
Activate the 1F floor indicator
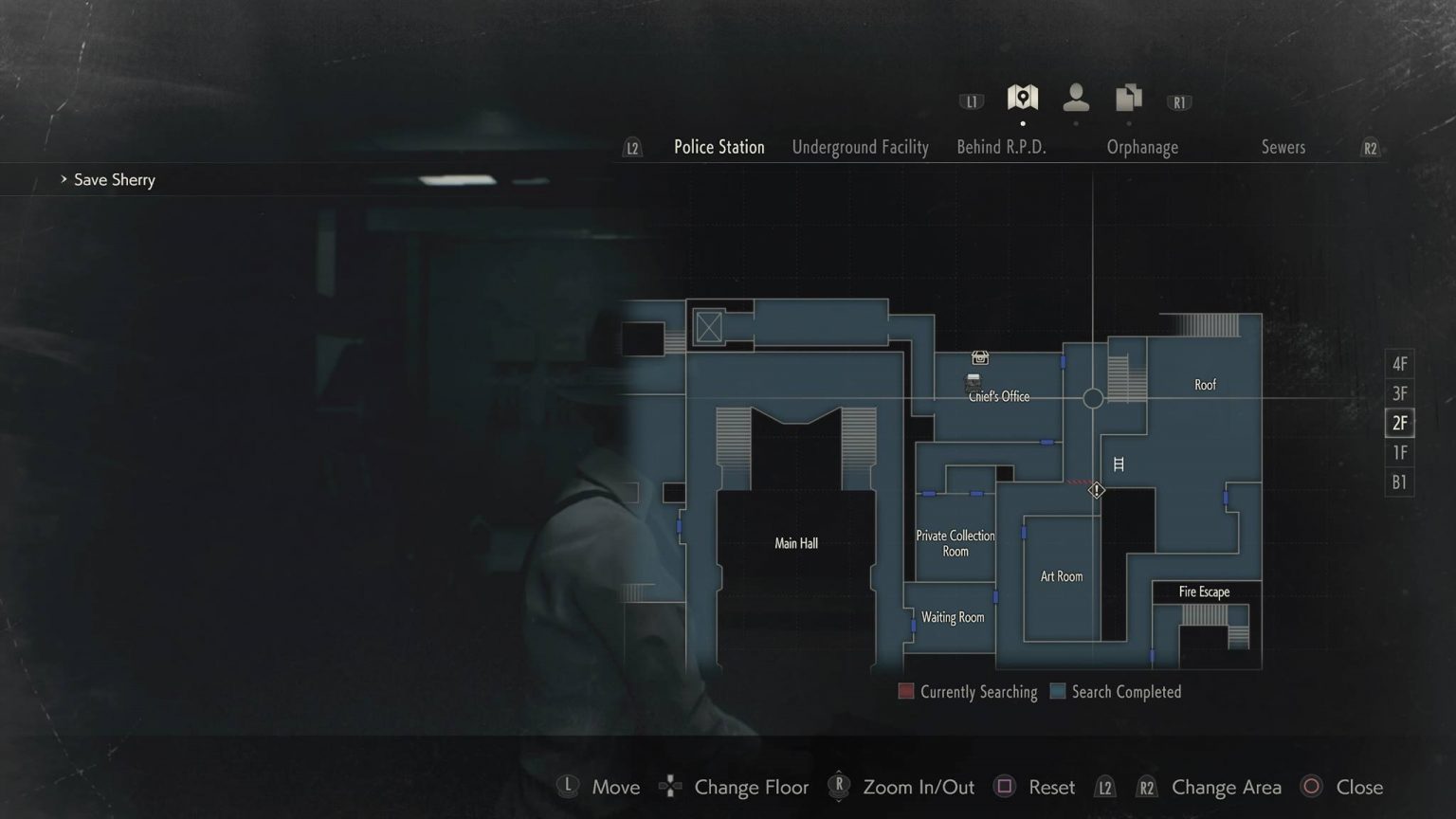pyautogui.click(x=1399, y=452)
